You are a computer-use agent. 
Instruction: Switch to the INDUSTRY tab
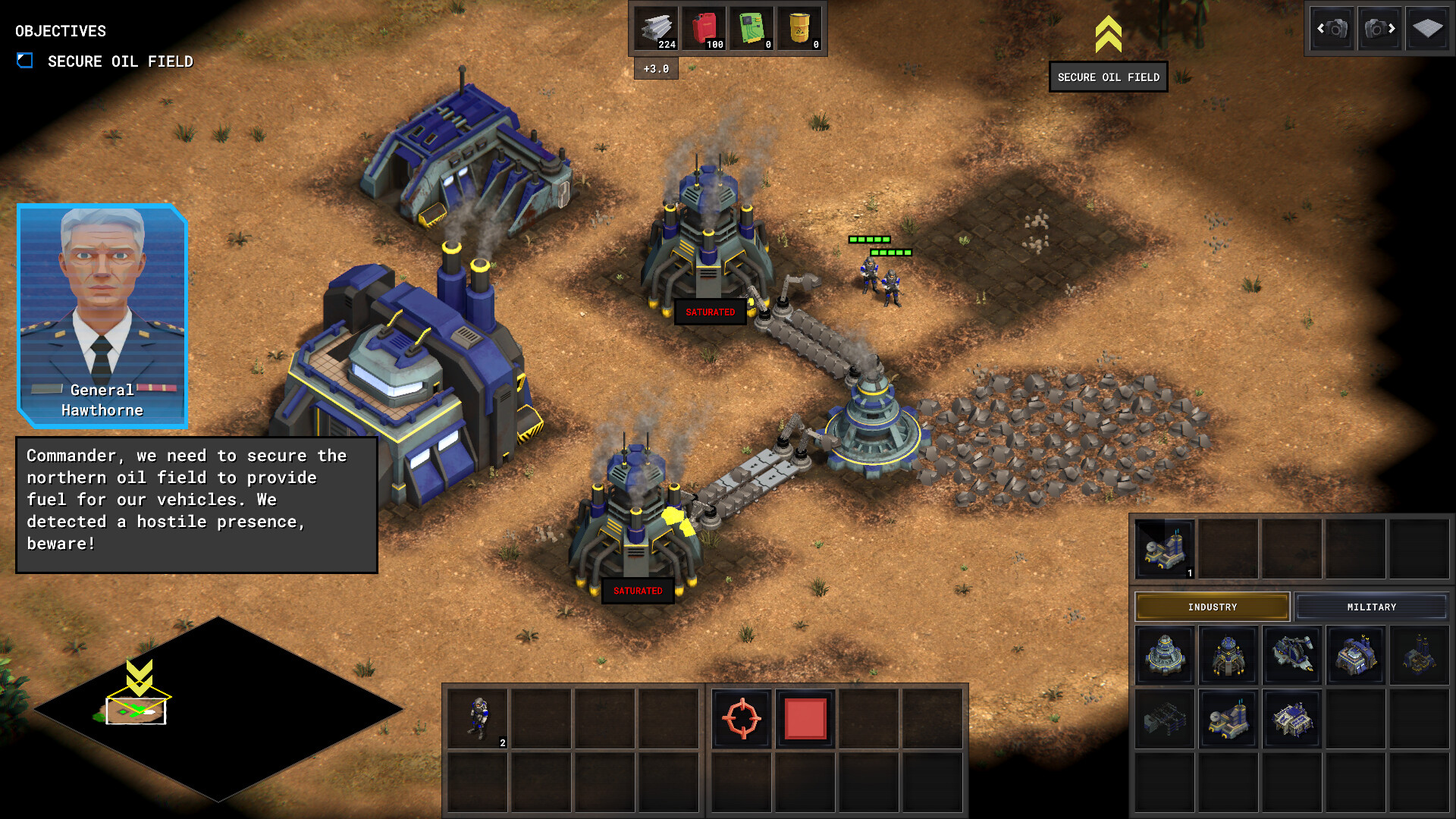click(x=1212, y=607)
